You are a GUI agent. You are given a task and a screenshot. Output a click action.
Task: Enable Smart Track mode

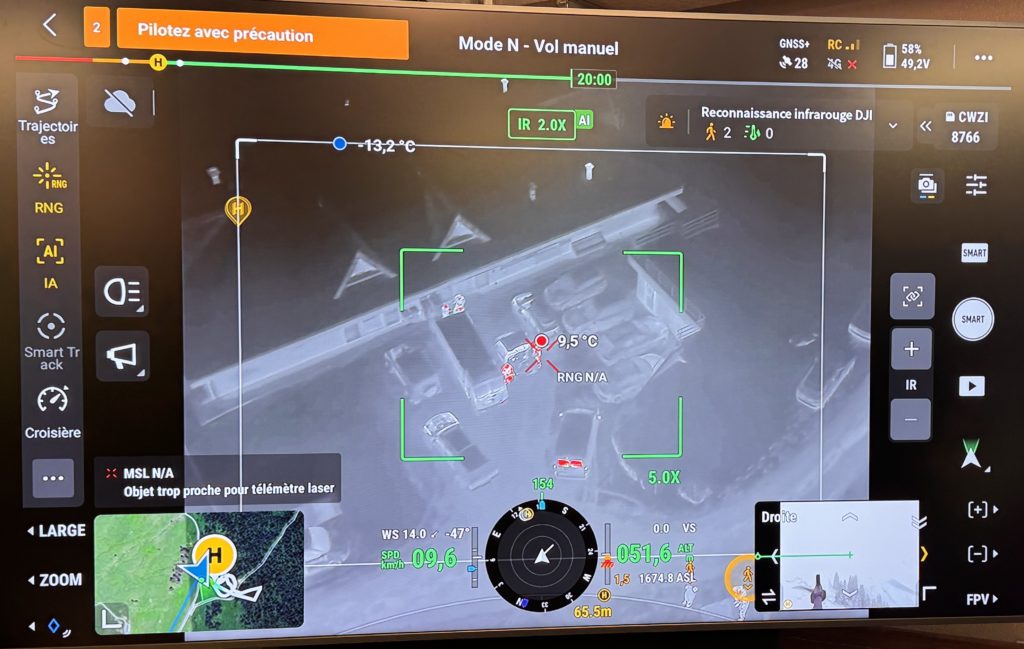tap(51, 340)
